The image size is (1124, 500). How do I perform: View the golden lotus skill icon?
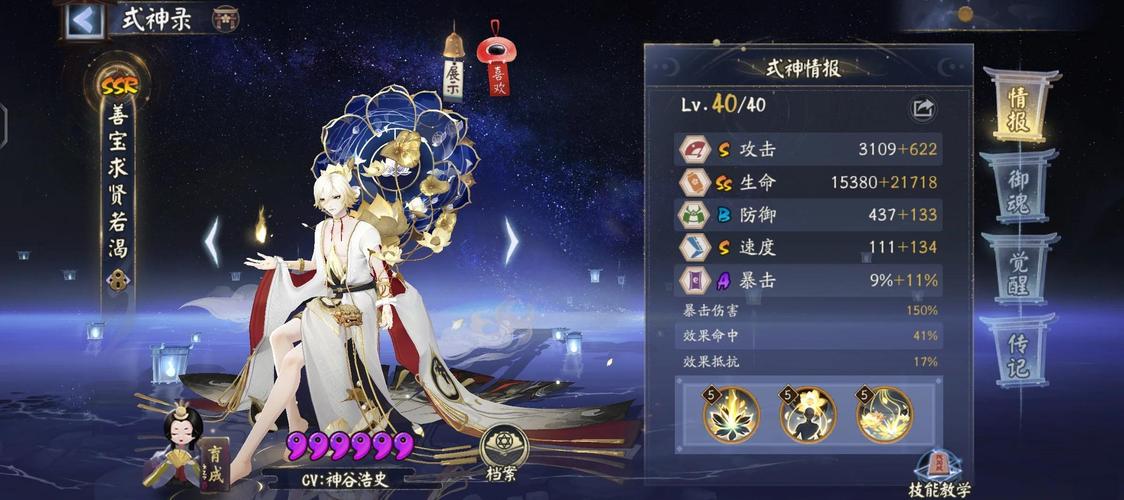pos(731,414)
